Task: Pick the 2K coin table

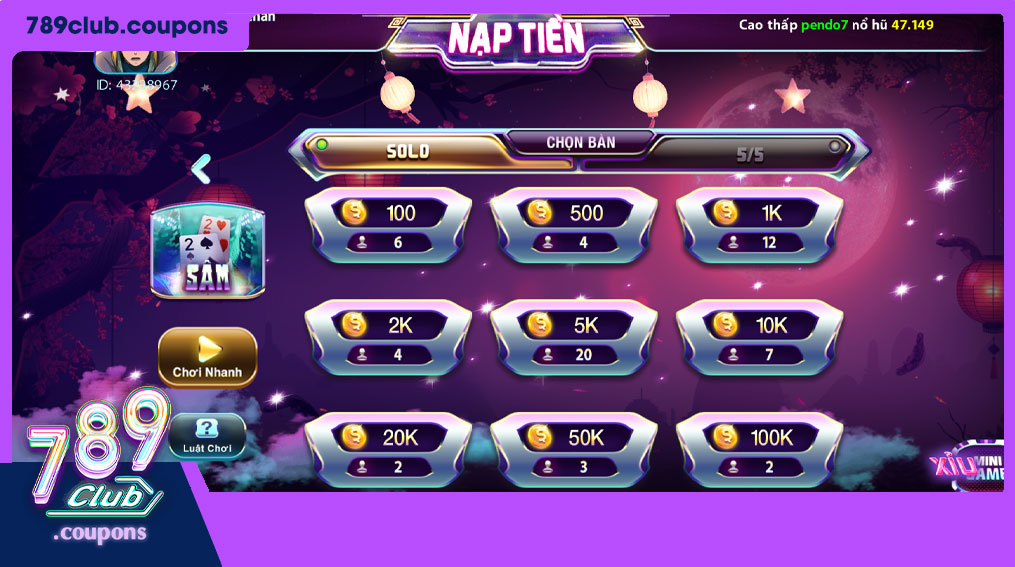Action: pyautogui.click(x=387, y=338)
